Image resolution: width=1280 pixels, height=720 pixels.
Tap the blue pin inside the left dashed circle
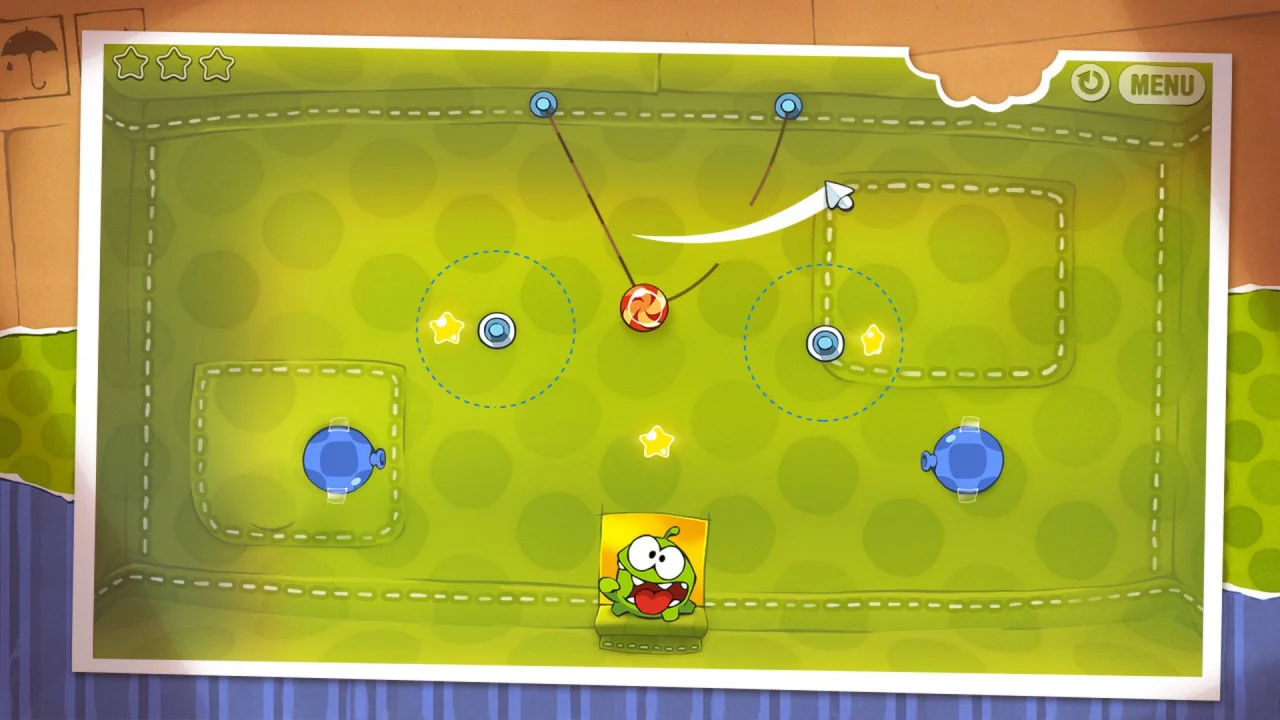click(497, 331)
